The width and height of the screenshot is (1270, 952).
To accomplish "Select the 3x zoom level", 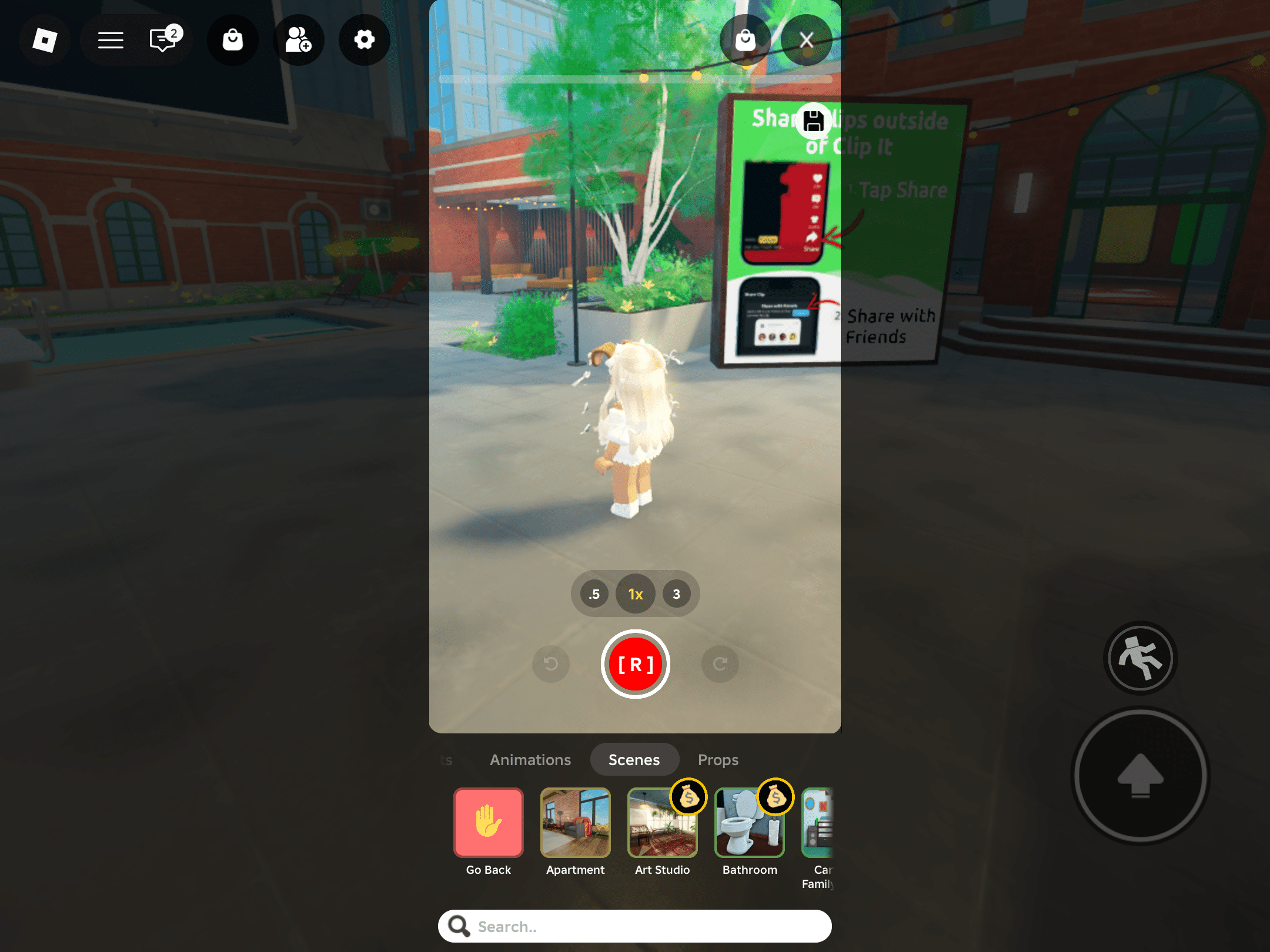I will point(677,594).
